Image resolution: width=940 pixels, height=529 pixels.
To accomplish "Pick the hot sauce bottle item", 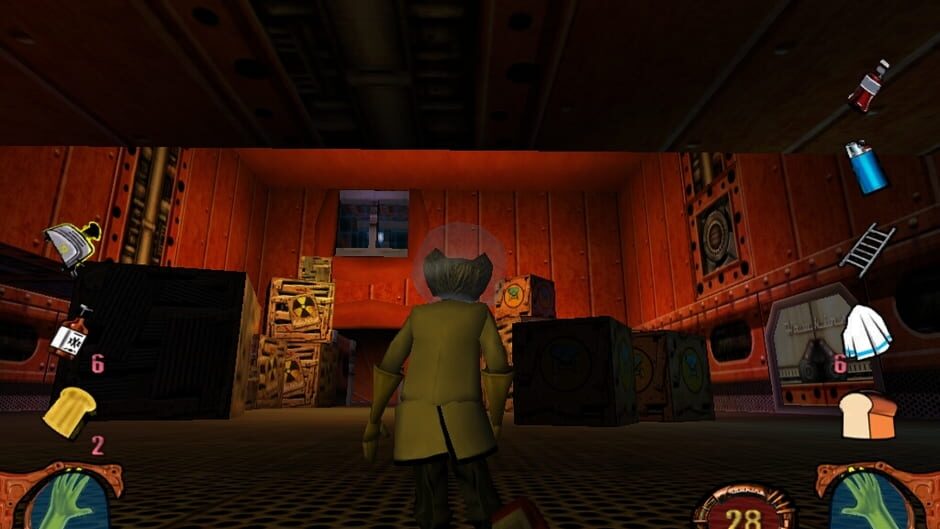I will pyautogui.click(x=71, y=332).
